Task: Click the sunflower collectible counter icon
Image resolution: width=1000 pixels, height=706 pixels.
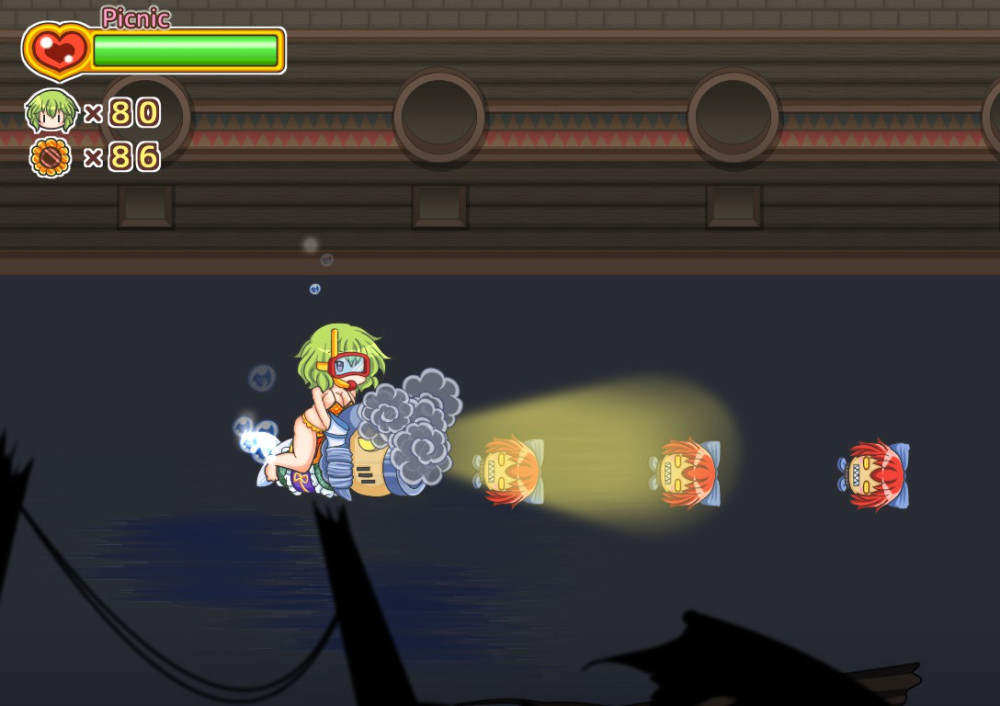Action: pyautogui.click(x=51, y=157)
